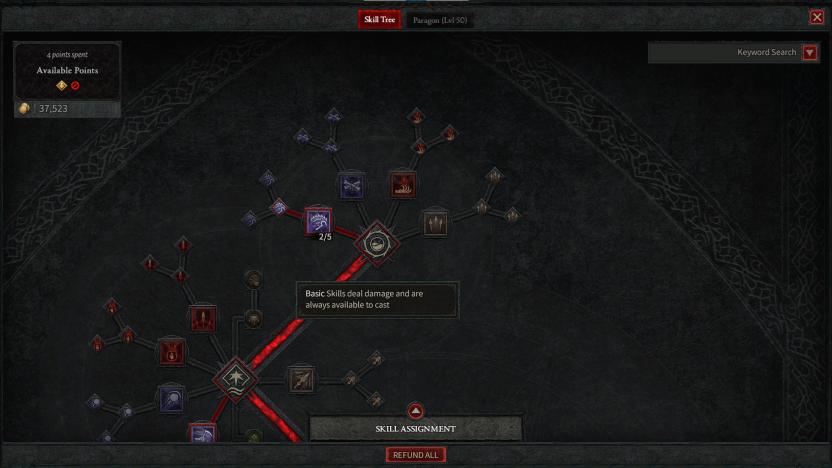The width and height of the screenshot is (832, 468).
Task: Choose the red upward-blade skill node
Action: 203,319
